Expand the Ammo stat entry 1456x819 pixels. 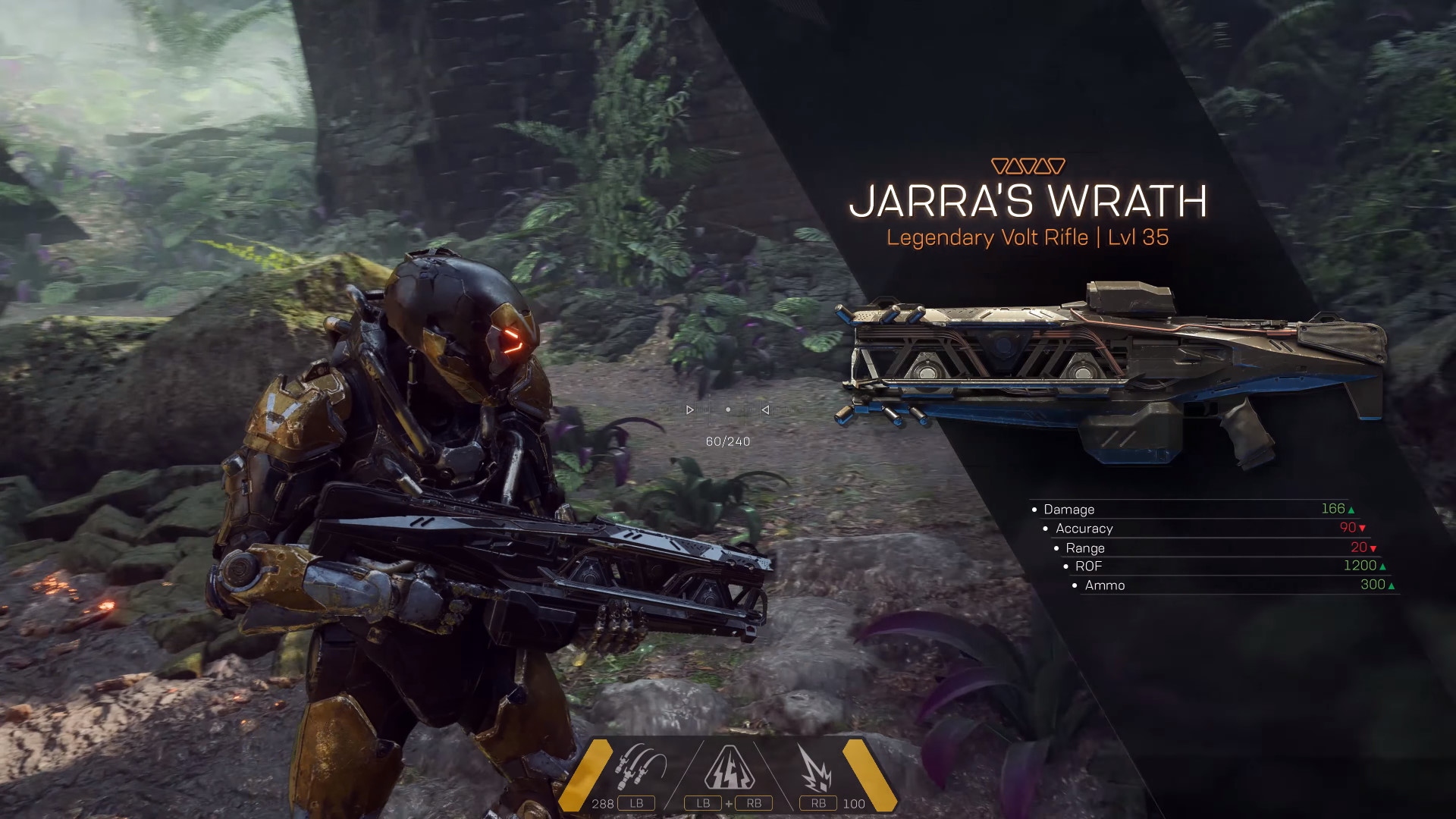tap(1103, 585)
